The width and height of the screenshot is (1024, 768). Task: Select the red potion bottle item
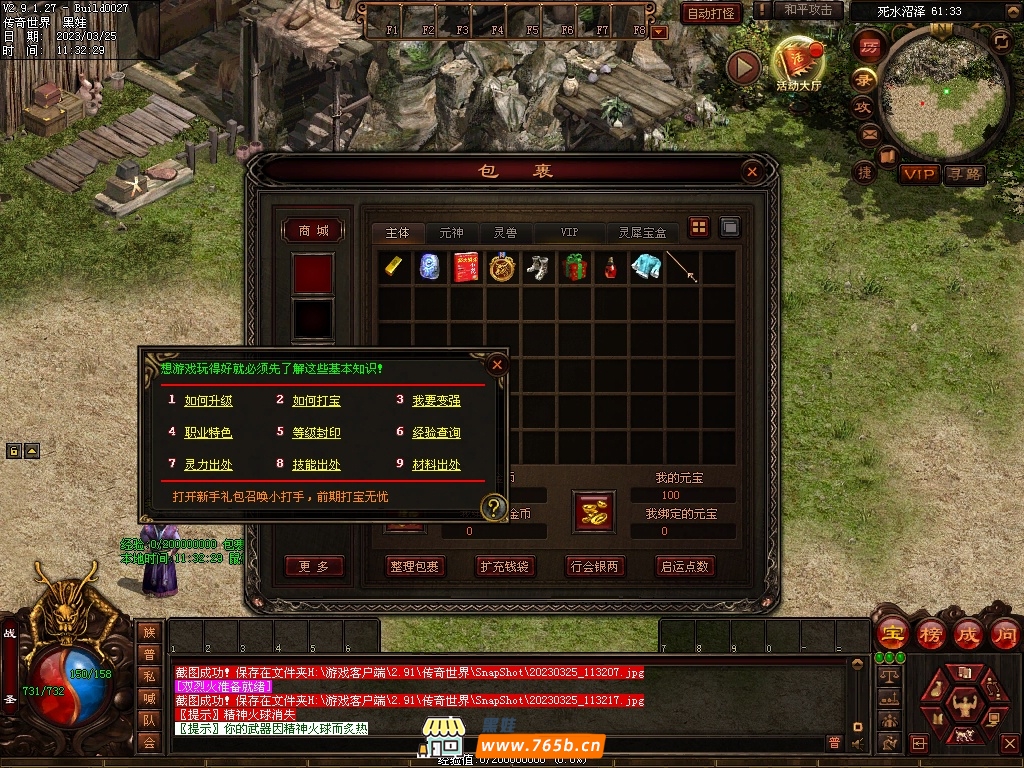610,267
